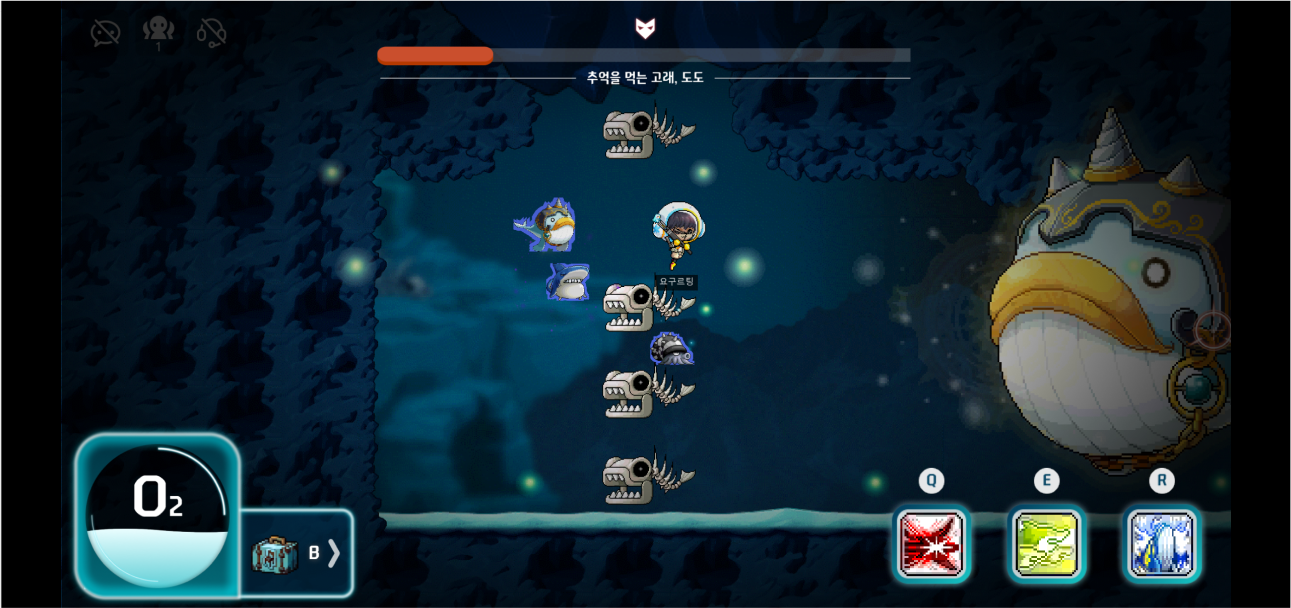The height and width of the screenshot is (608, 1291).
Task: Select the O2 oxygen gauge orb
Action: click(x=157, y=515)
